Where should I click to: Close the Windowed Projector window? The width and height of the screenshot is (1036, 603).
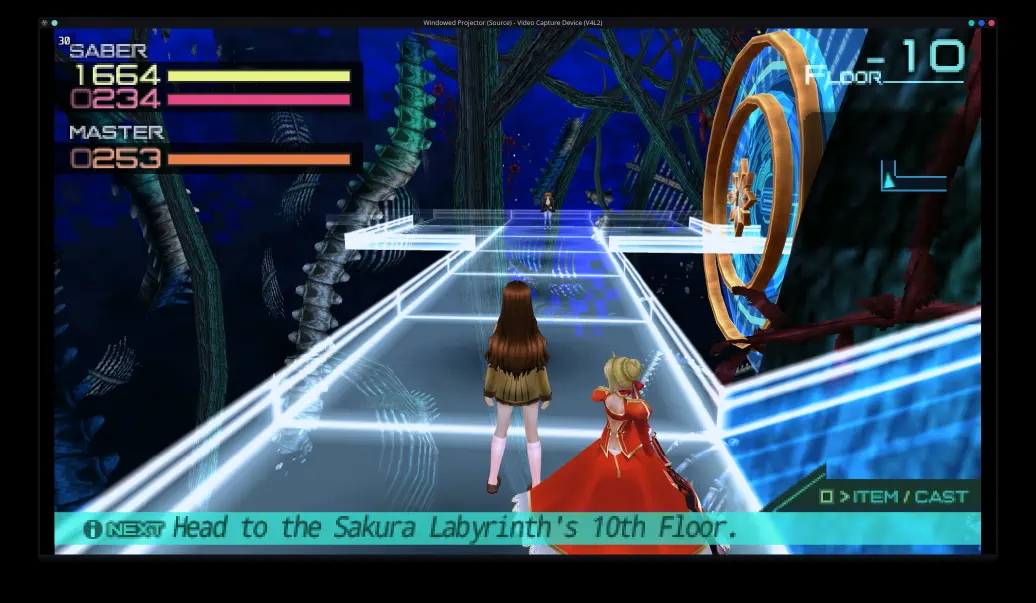(x=991, y=23)
